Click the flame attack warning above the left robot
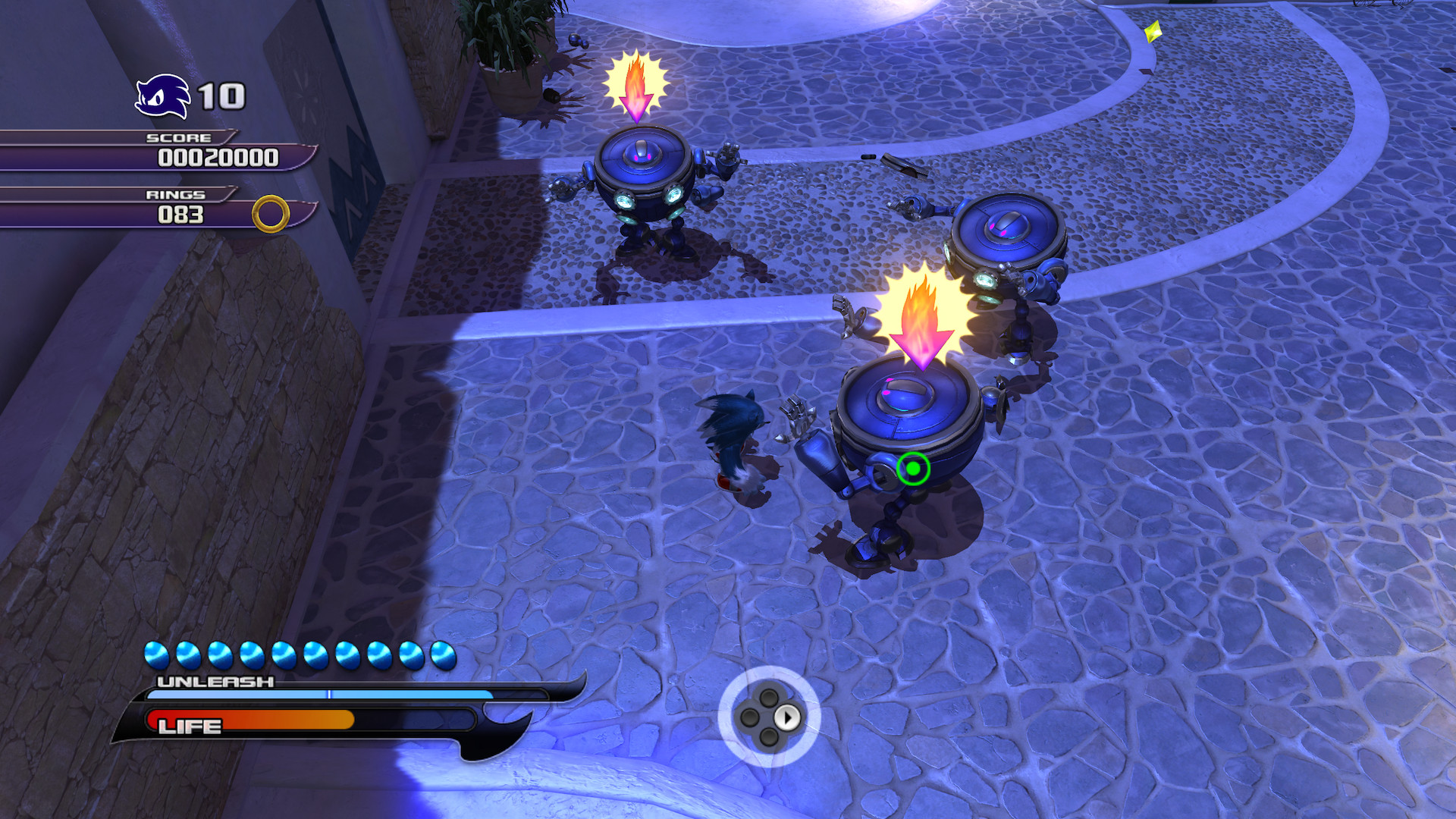This screenshot has width=1456, height=819. (635, 83)
